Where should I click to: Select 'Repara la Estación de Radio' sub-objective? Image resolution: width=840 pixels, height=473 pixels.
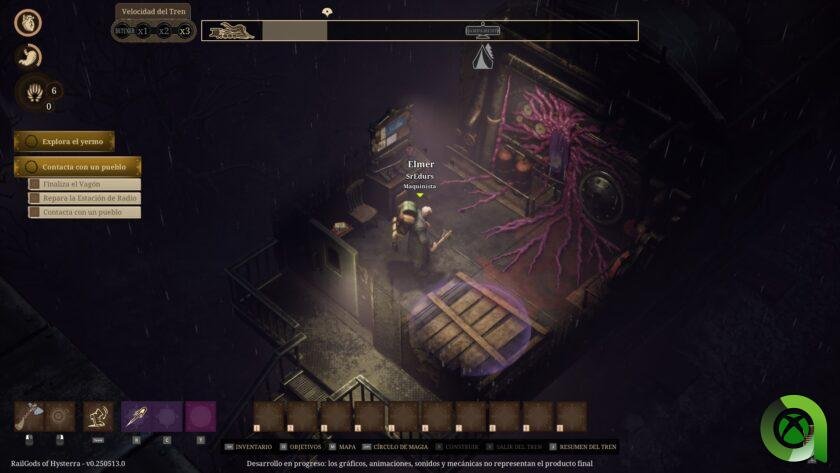click(84, 198)
